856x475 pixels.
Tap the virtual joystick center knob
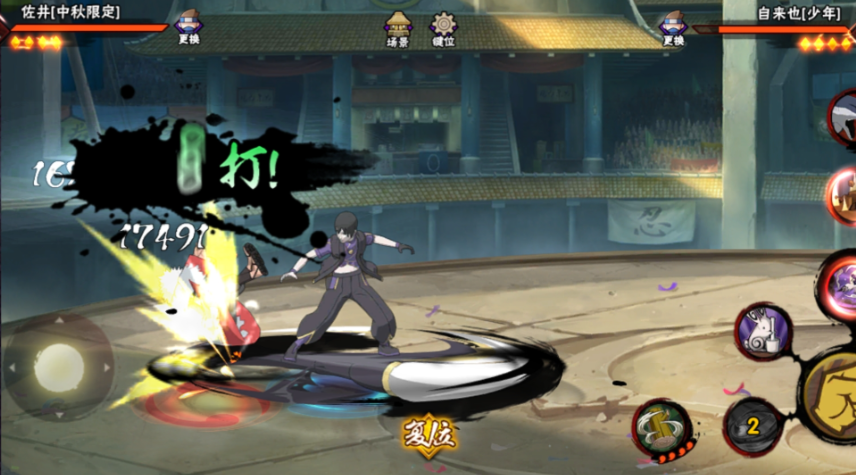pyautogui.click(x=57, y=367)
